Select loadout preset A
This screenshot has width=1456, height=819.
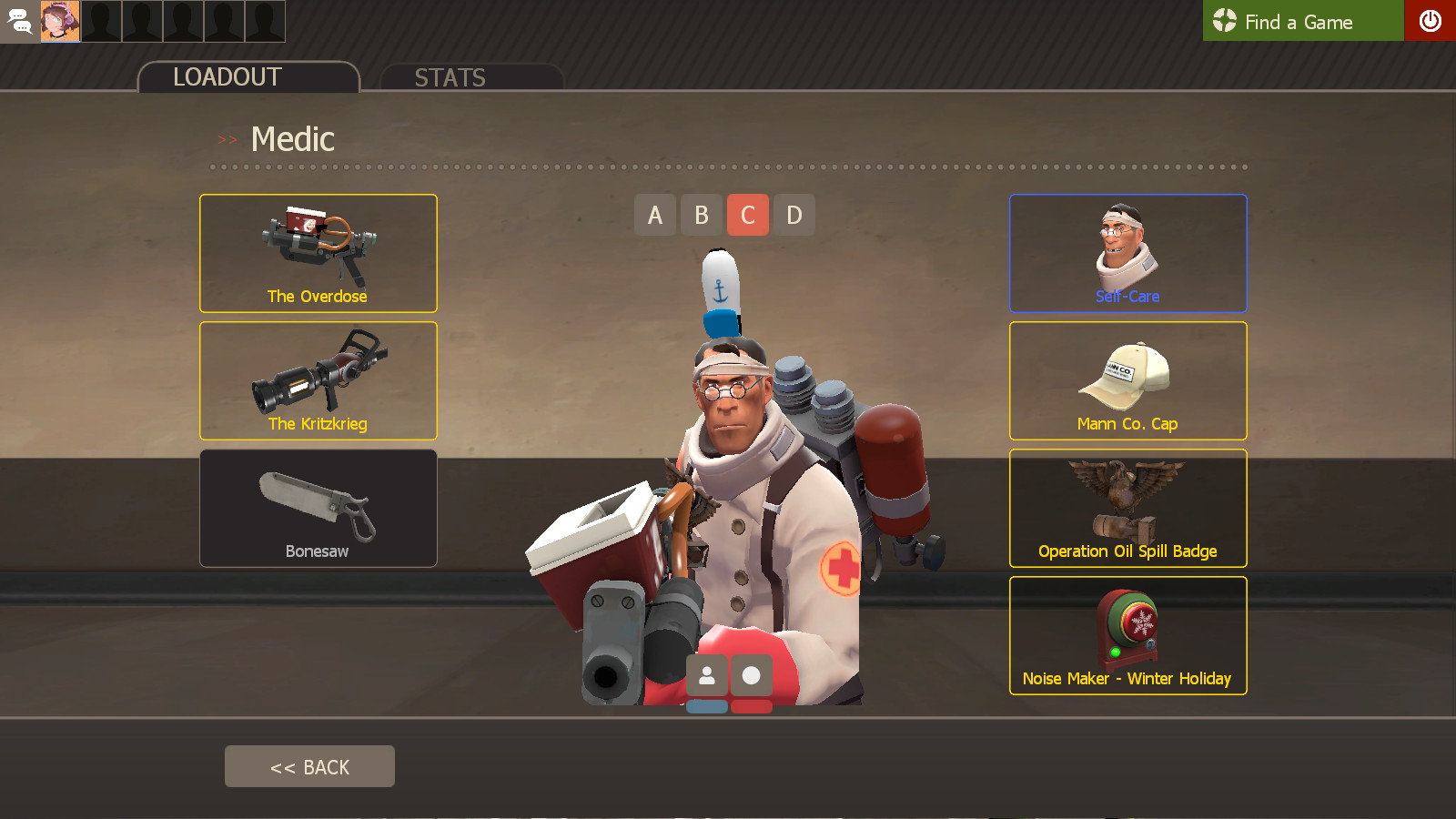pyautogui.click(x=655, y=215)
